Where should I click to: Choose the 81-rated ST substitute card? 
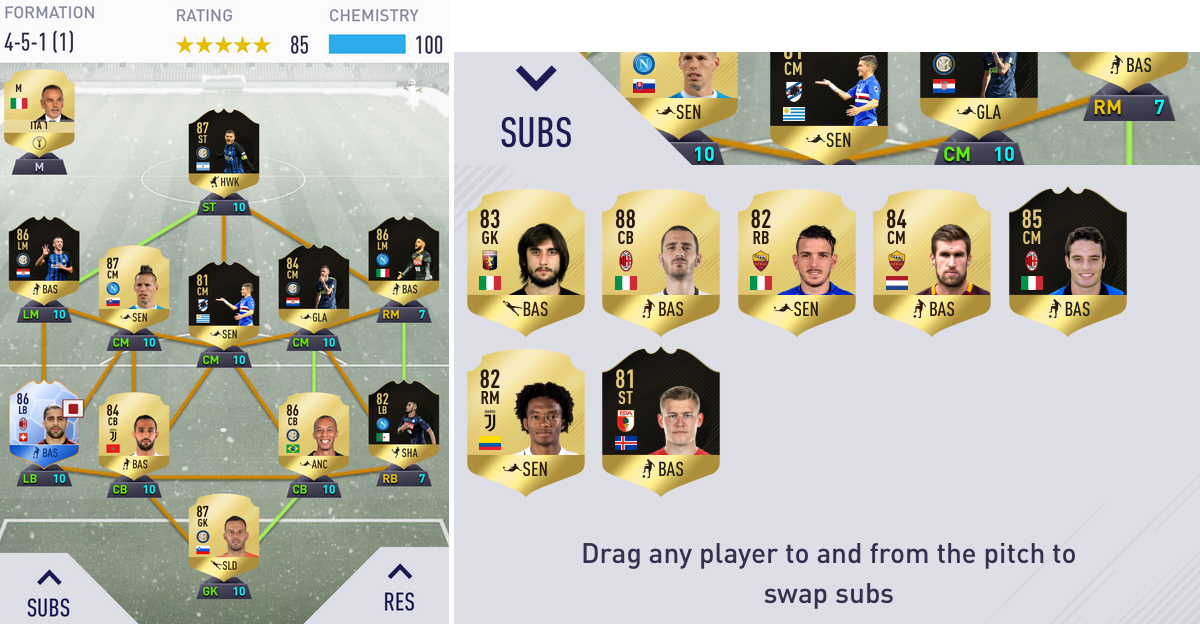point(660,414)
